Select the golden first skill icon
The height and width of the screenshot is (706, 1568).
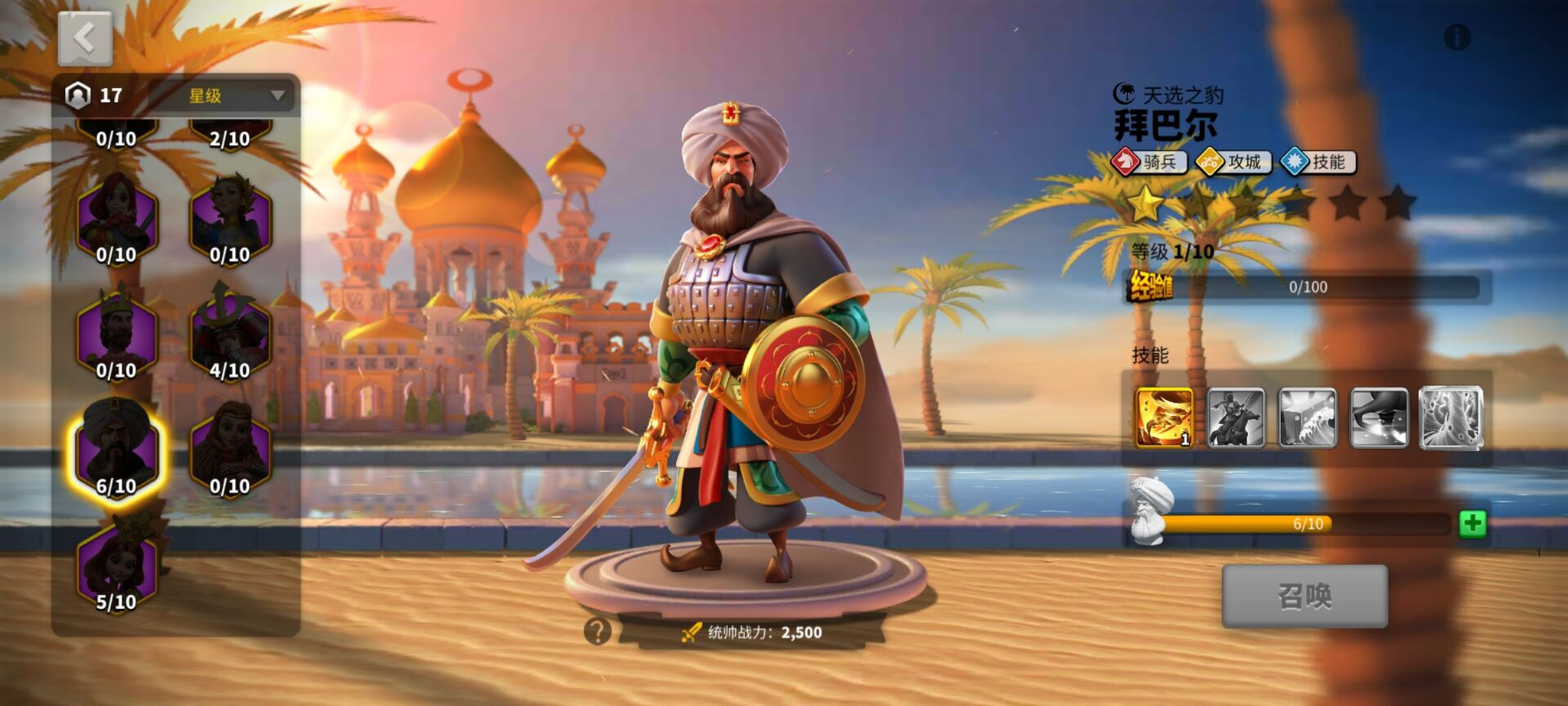click(x=1164, y=418)
